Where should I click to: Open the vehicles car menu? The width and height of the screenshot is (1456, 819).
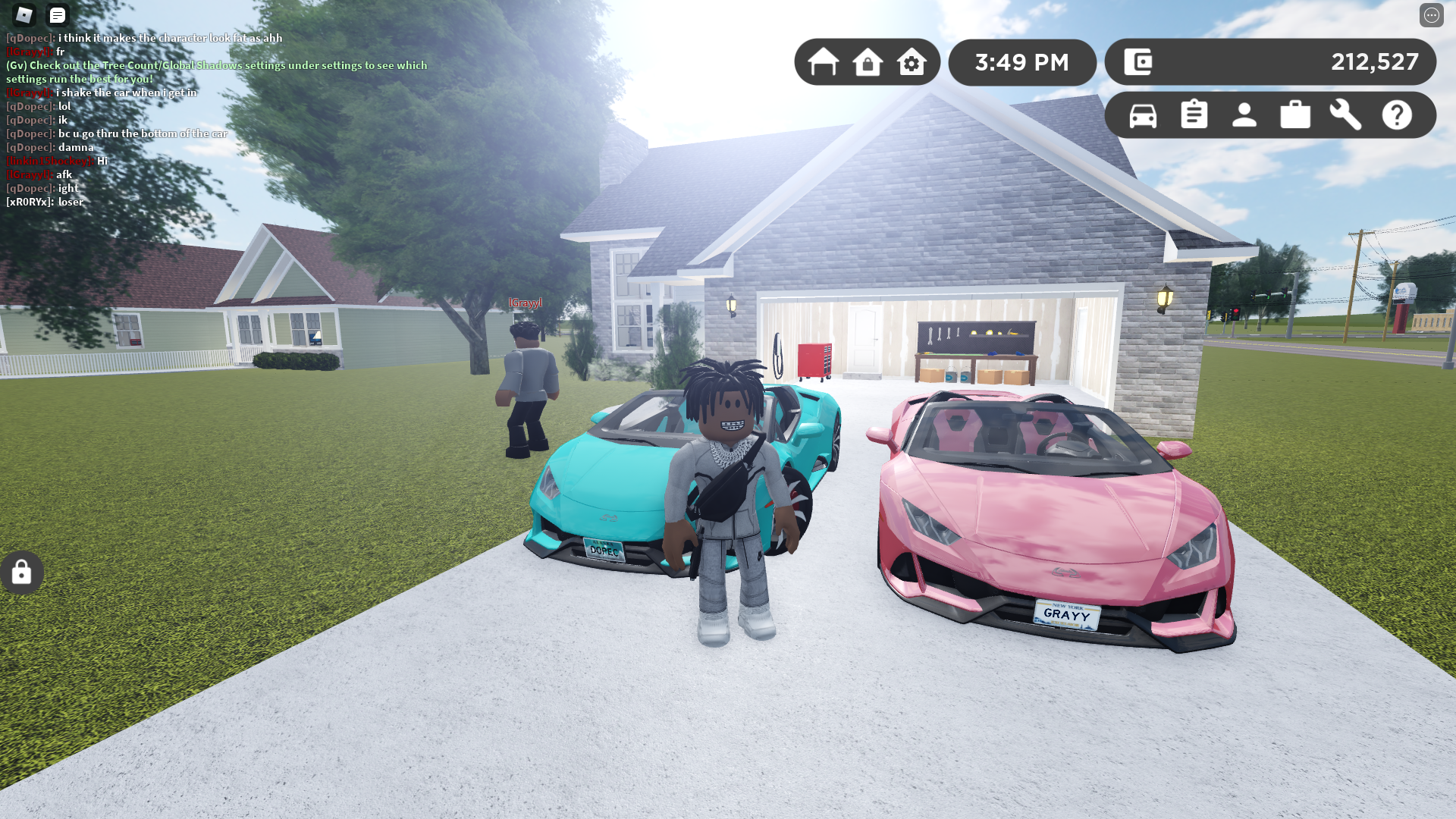(x=1143, y=115)
